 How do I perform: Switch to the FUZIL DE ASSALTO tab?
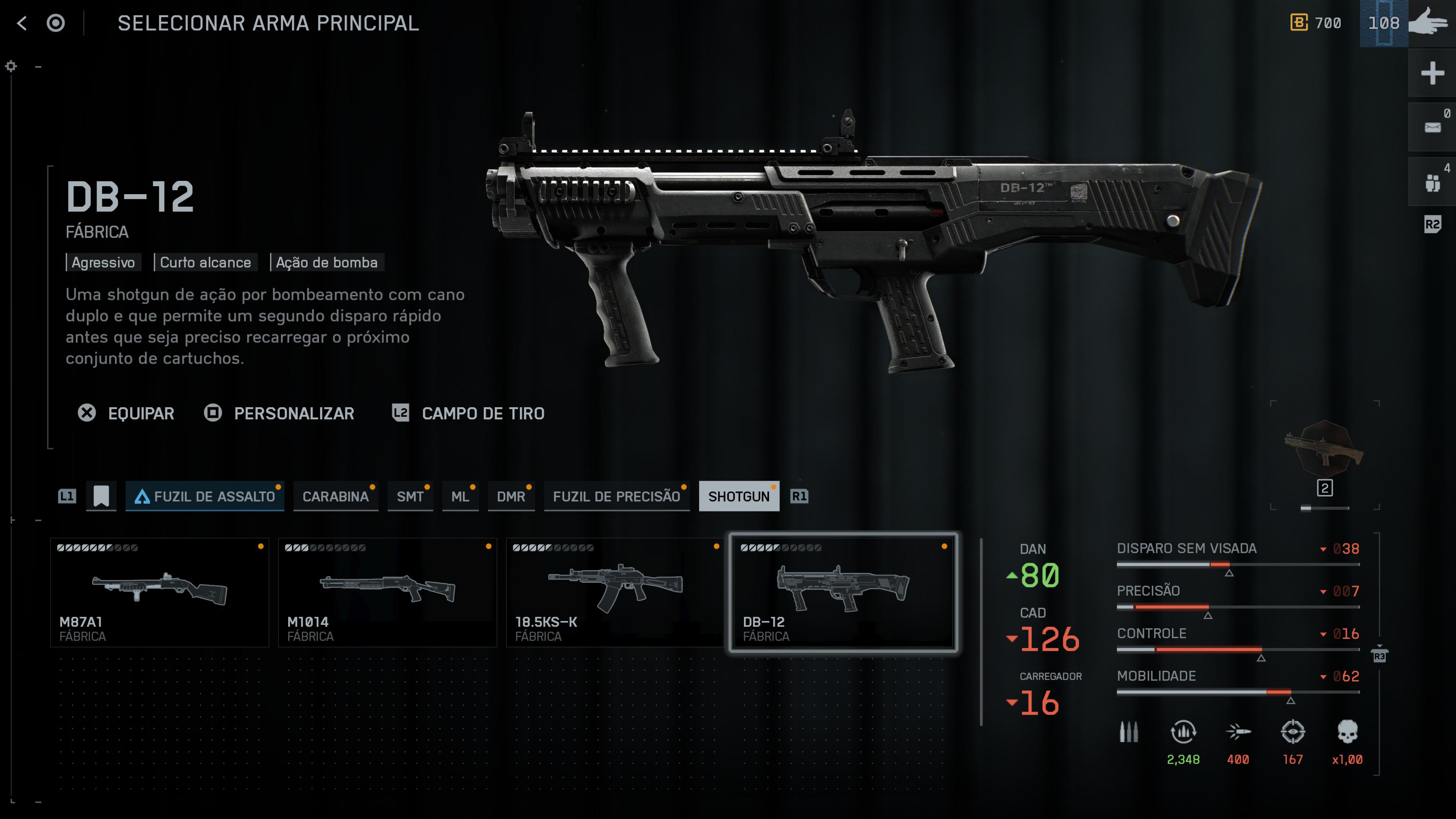205,496
